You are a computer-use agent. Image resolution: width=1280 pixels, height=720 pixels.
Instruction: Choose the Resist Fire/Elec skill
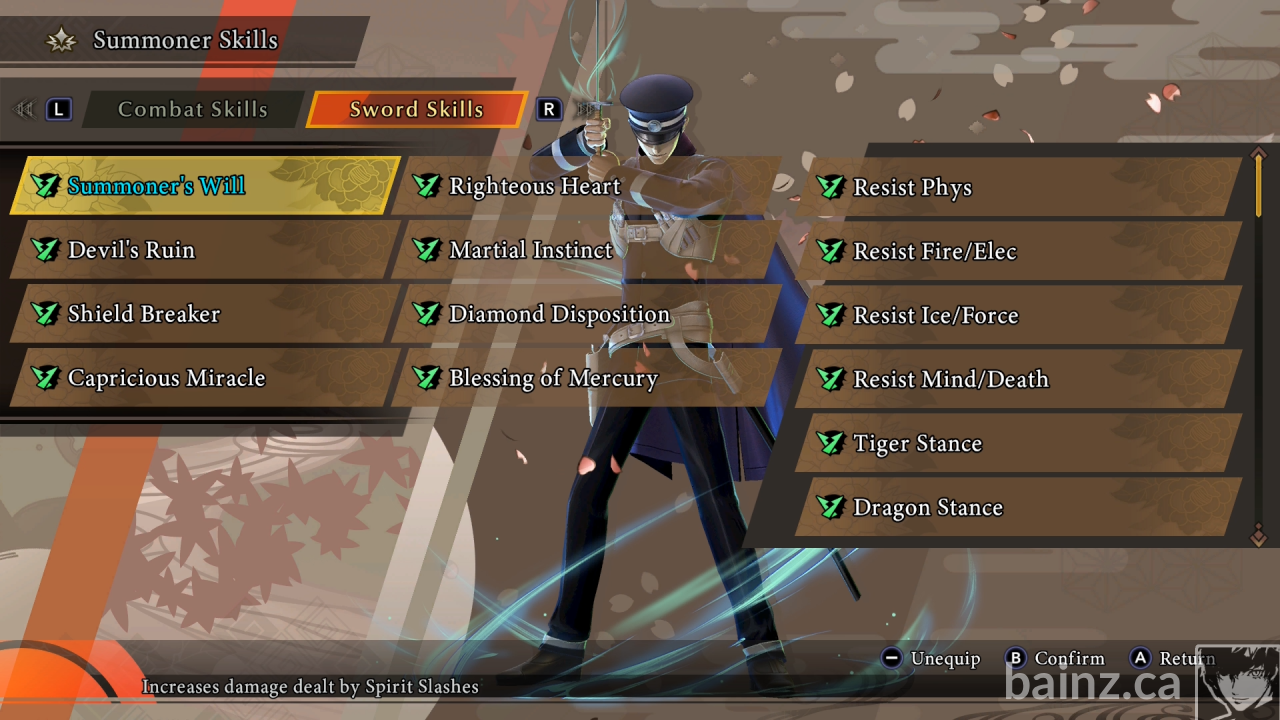click(x=1018, y=252)
